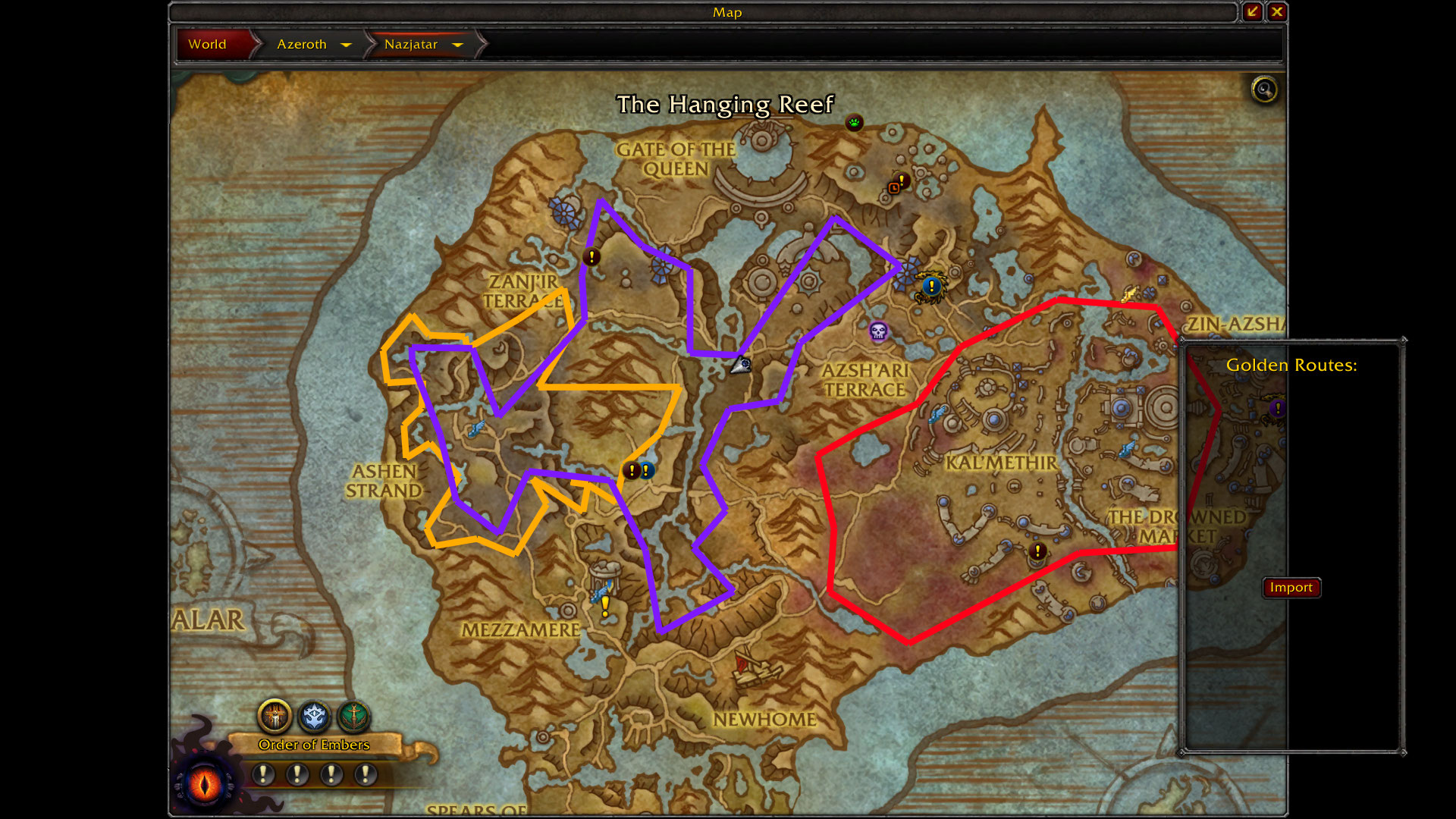Choose the blue-white crest faction emblem
Image resolution: width=1456 pixels, height=819 pixels.
pos(314,715)
